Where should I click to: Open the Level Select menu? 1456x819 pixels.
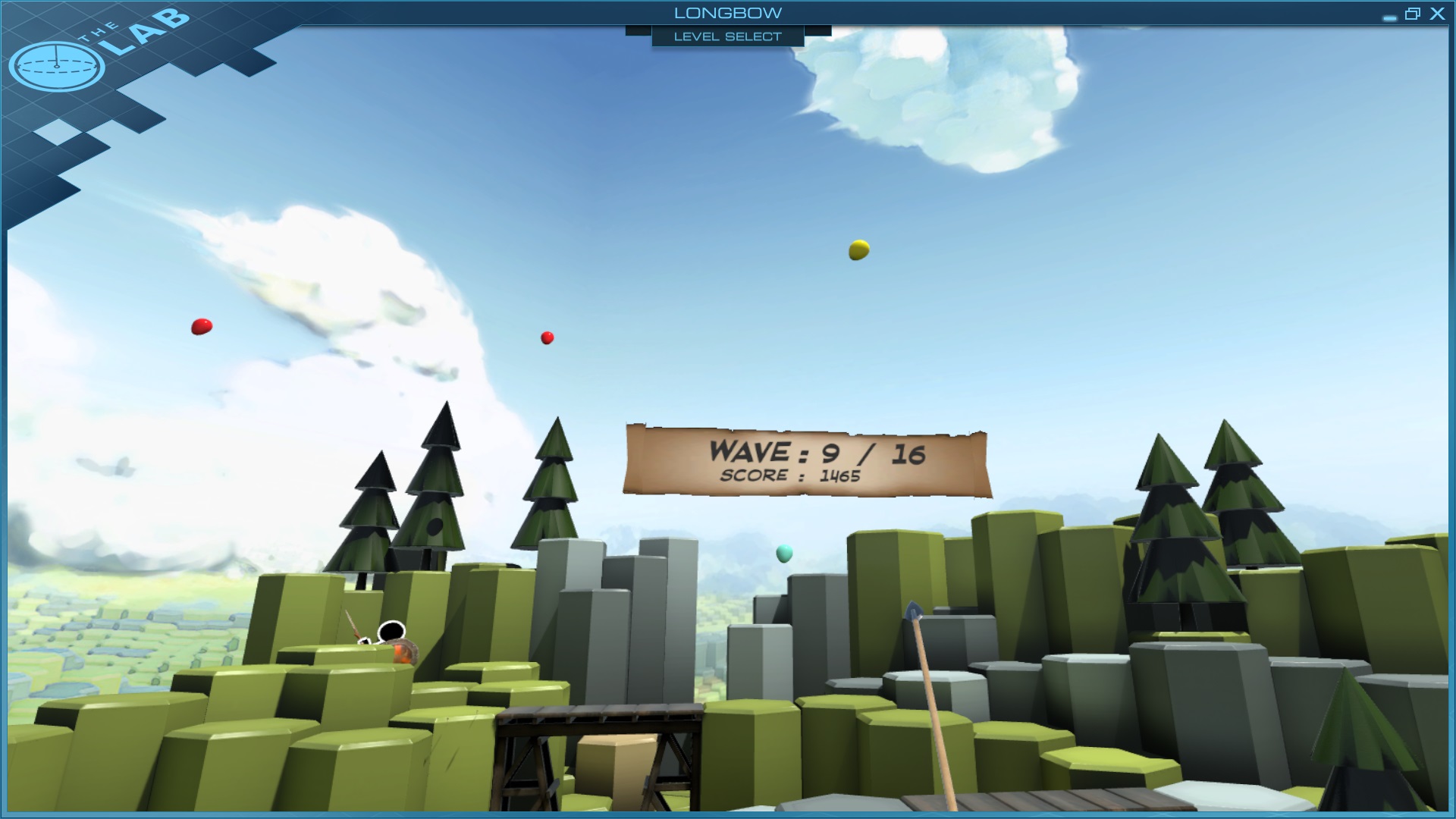[727, 36]
